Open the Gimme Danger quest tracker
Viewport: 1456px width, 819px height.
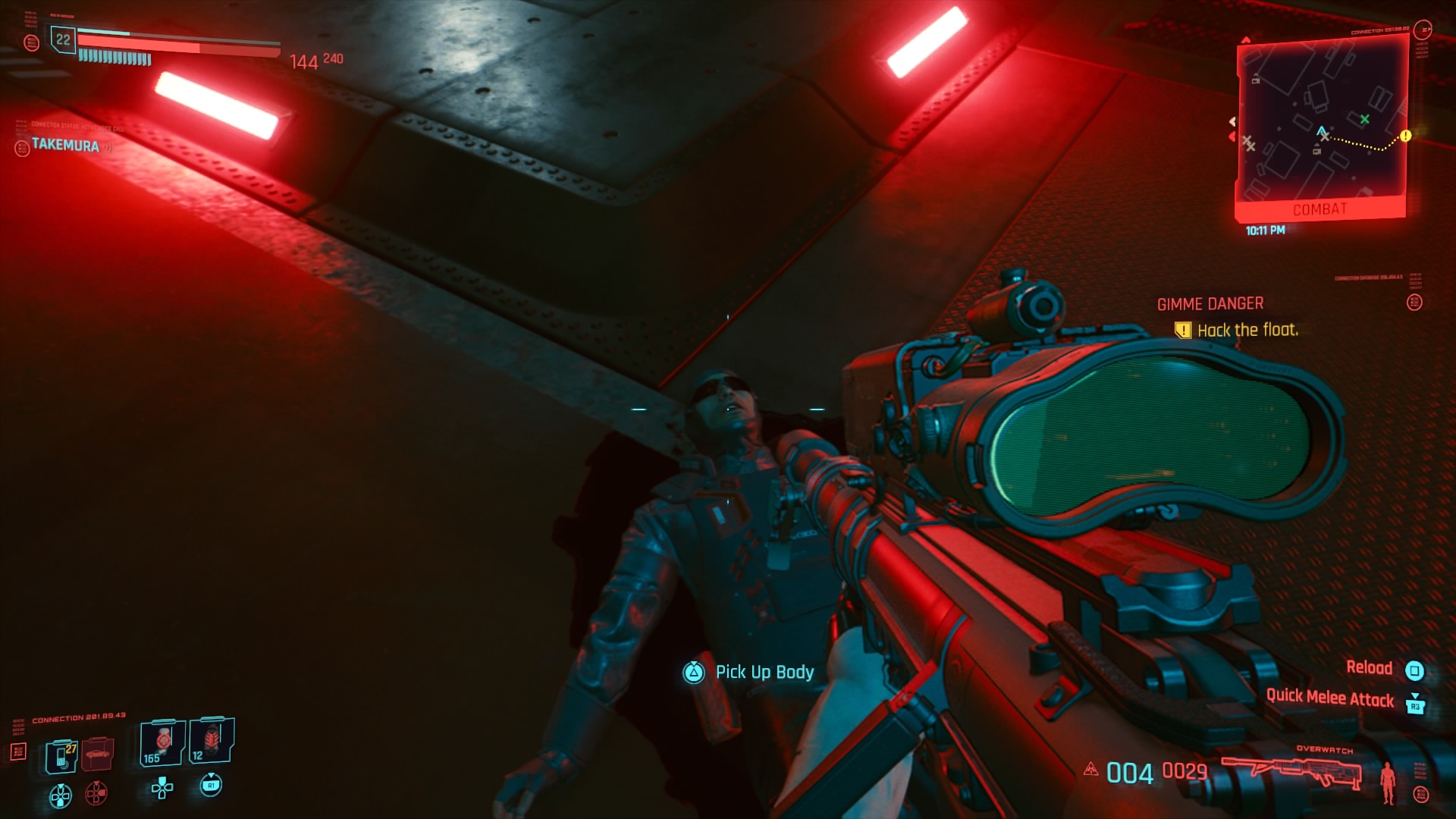coord(1210,304)
